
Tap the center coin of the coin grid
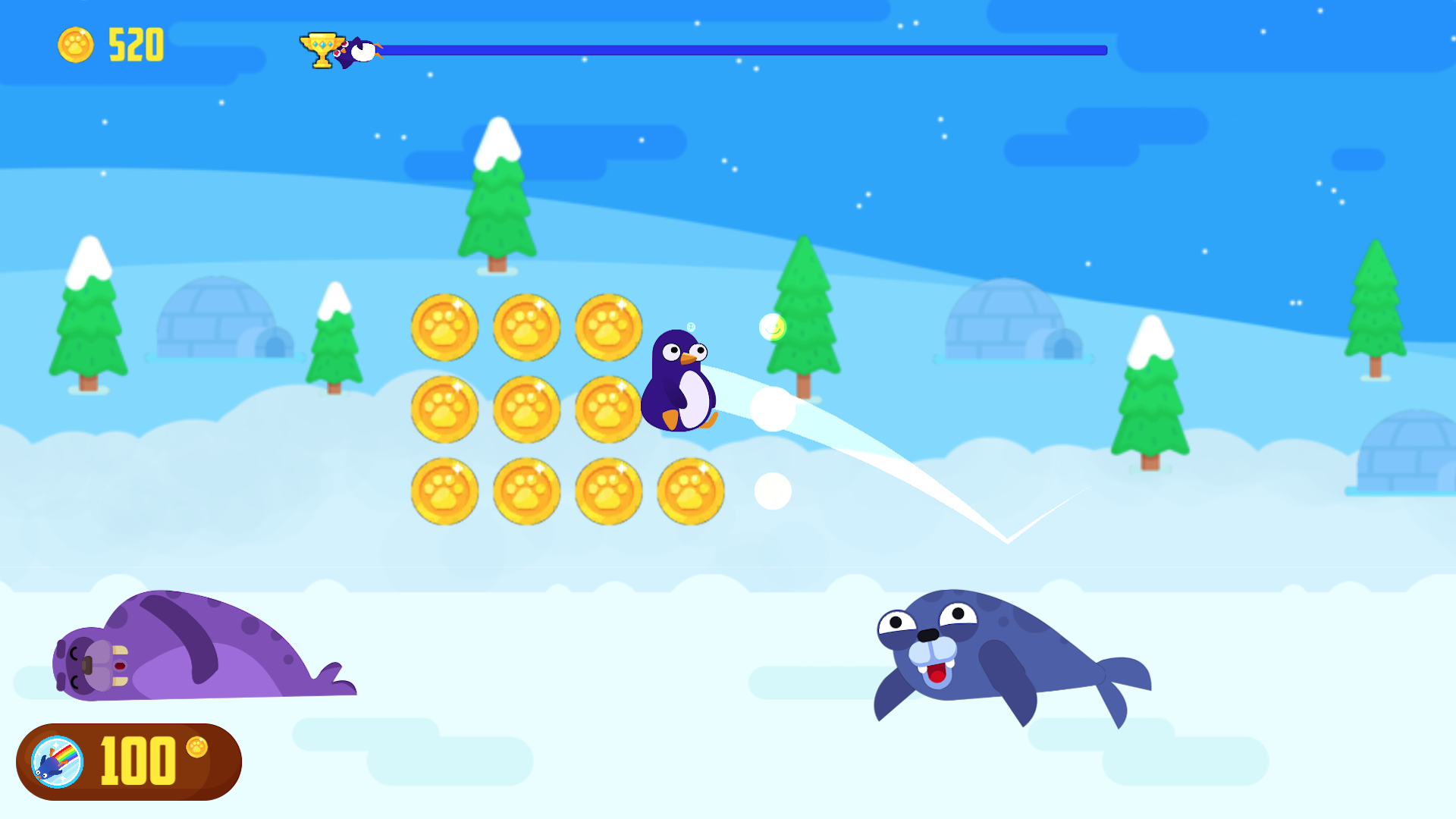tap(526, 409)
